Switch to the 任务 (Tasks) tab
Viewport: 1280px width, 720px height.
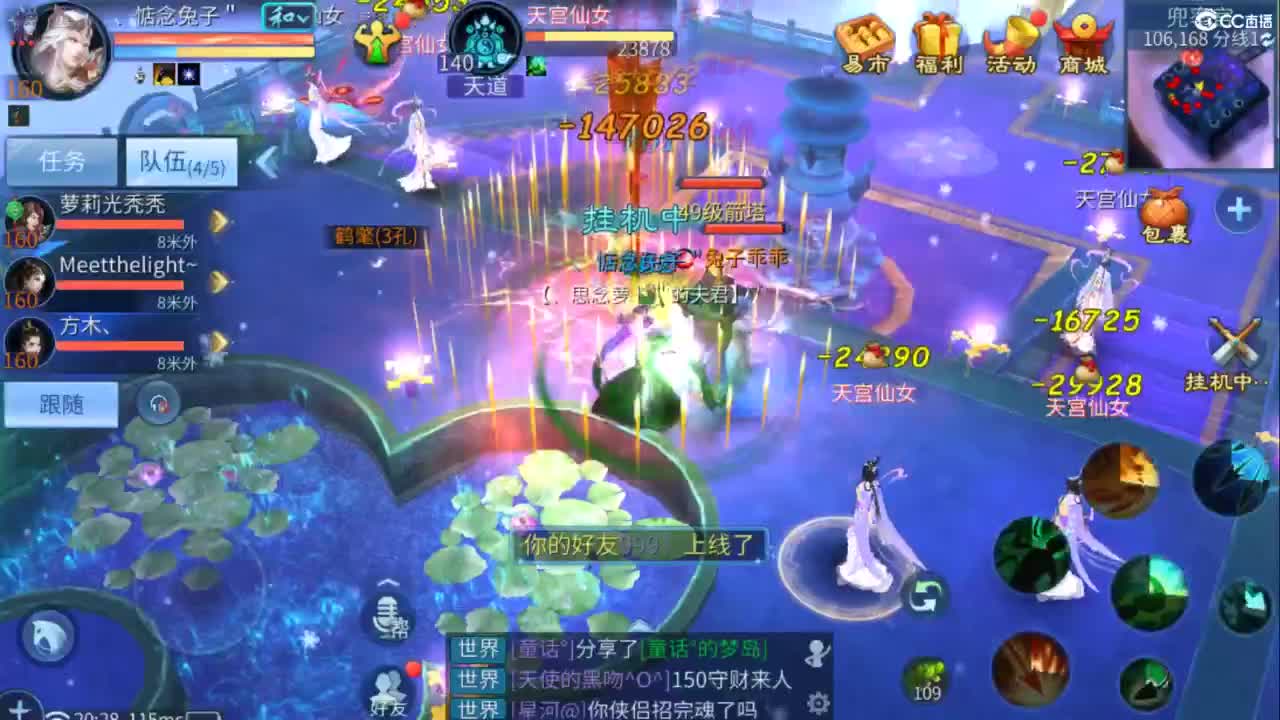coord(60,160)
